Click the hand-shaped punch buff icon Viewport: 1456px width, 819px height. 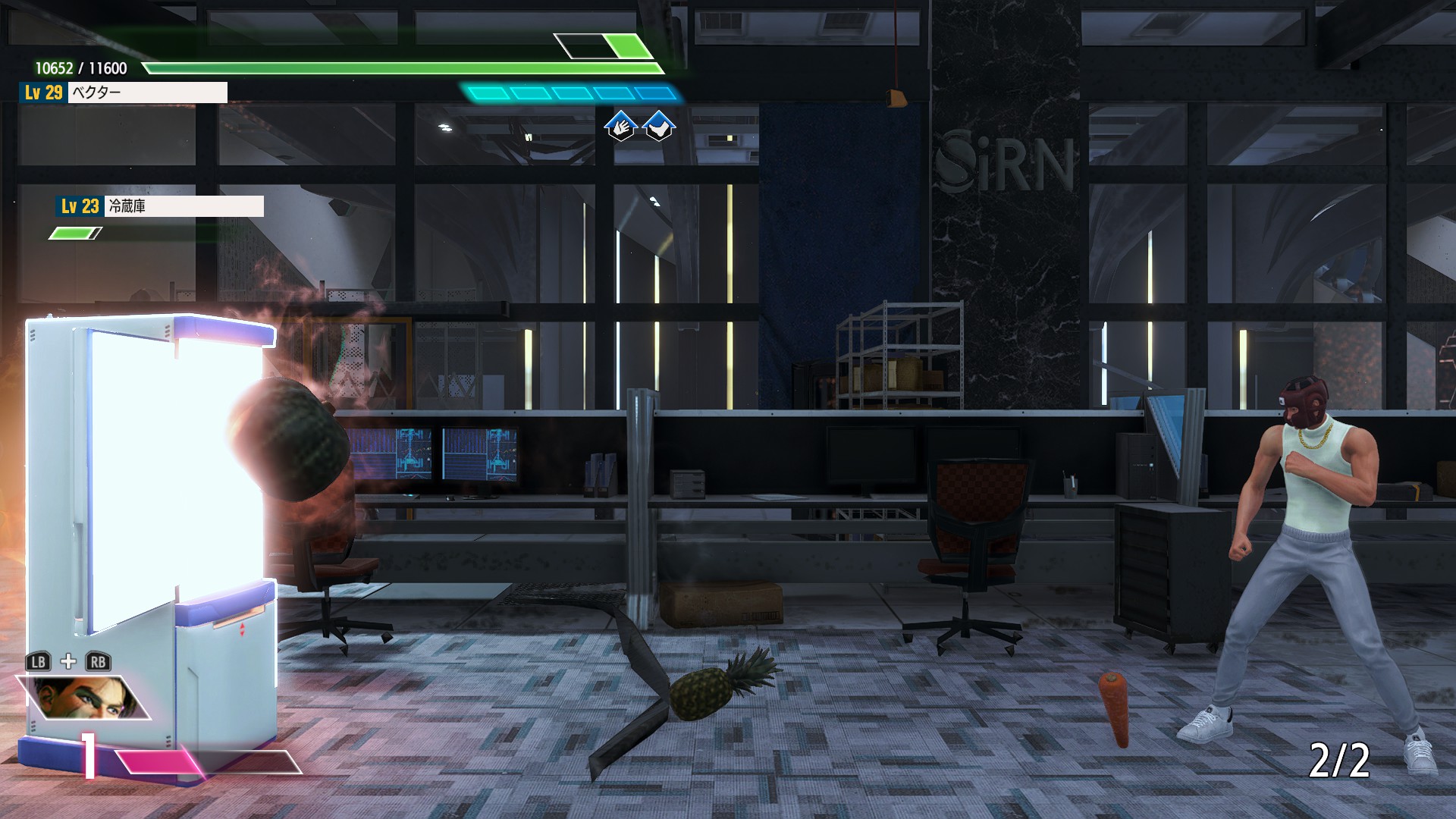(620, 126)
